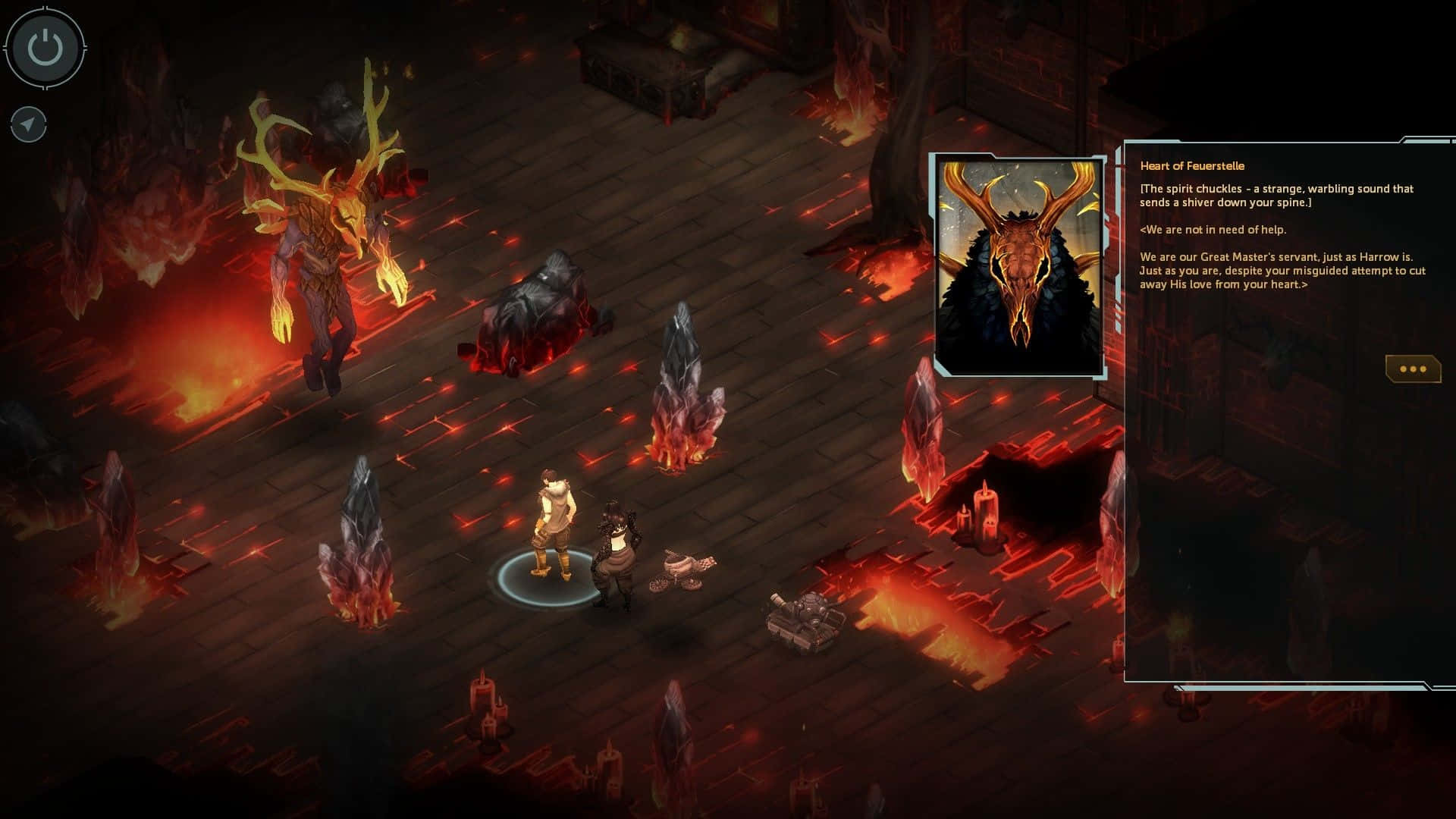
Task: Click the power button to open the system menu
Action: tap(43, 47)
